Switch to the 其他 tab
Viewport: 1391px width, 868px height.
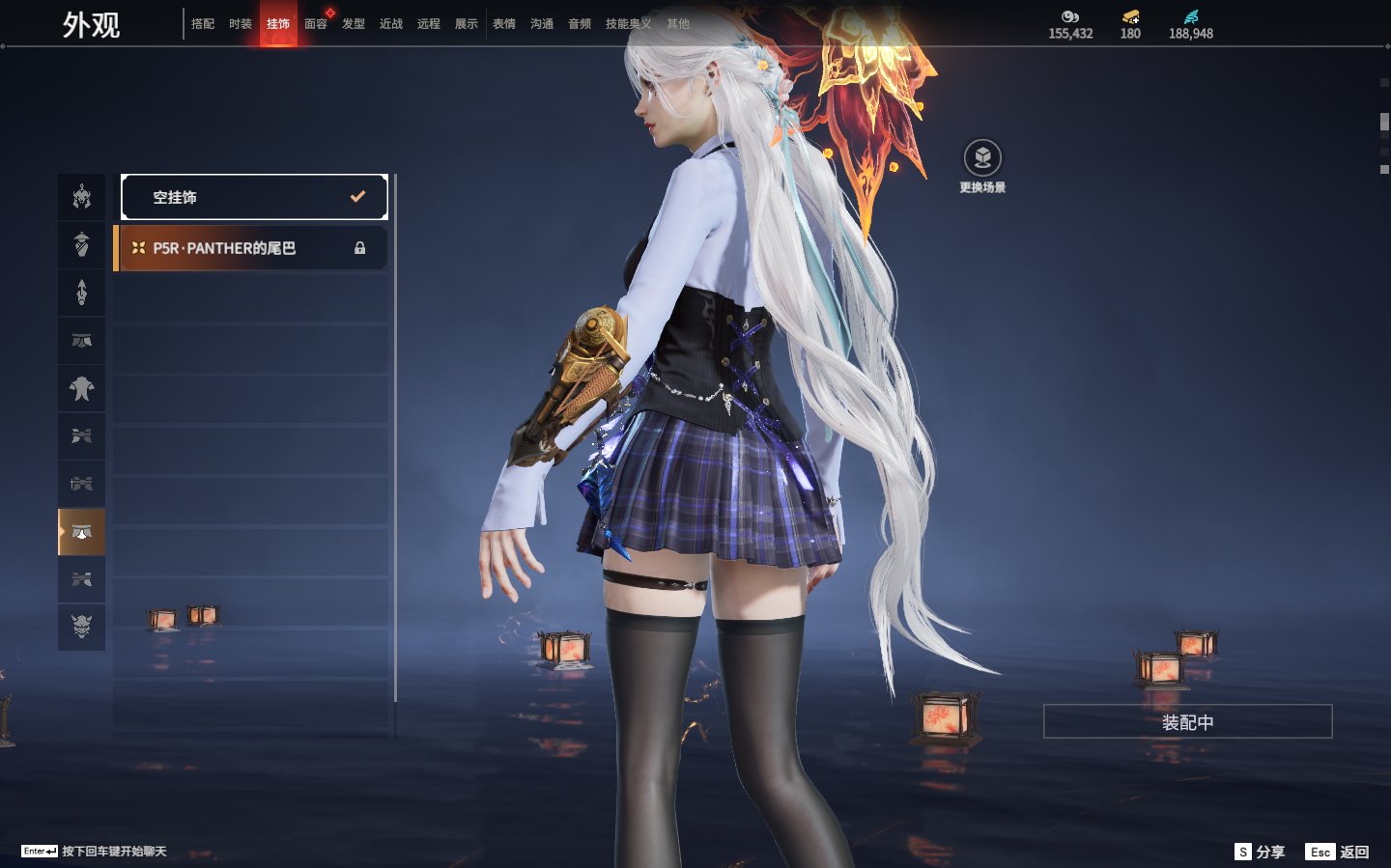[x=678, y=24]
